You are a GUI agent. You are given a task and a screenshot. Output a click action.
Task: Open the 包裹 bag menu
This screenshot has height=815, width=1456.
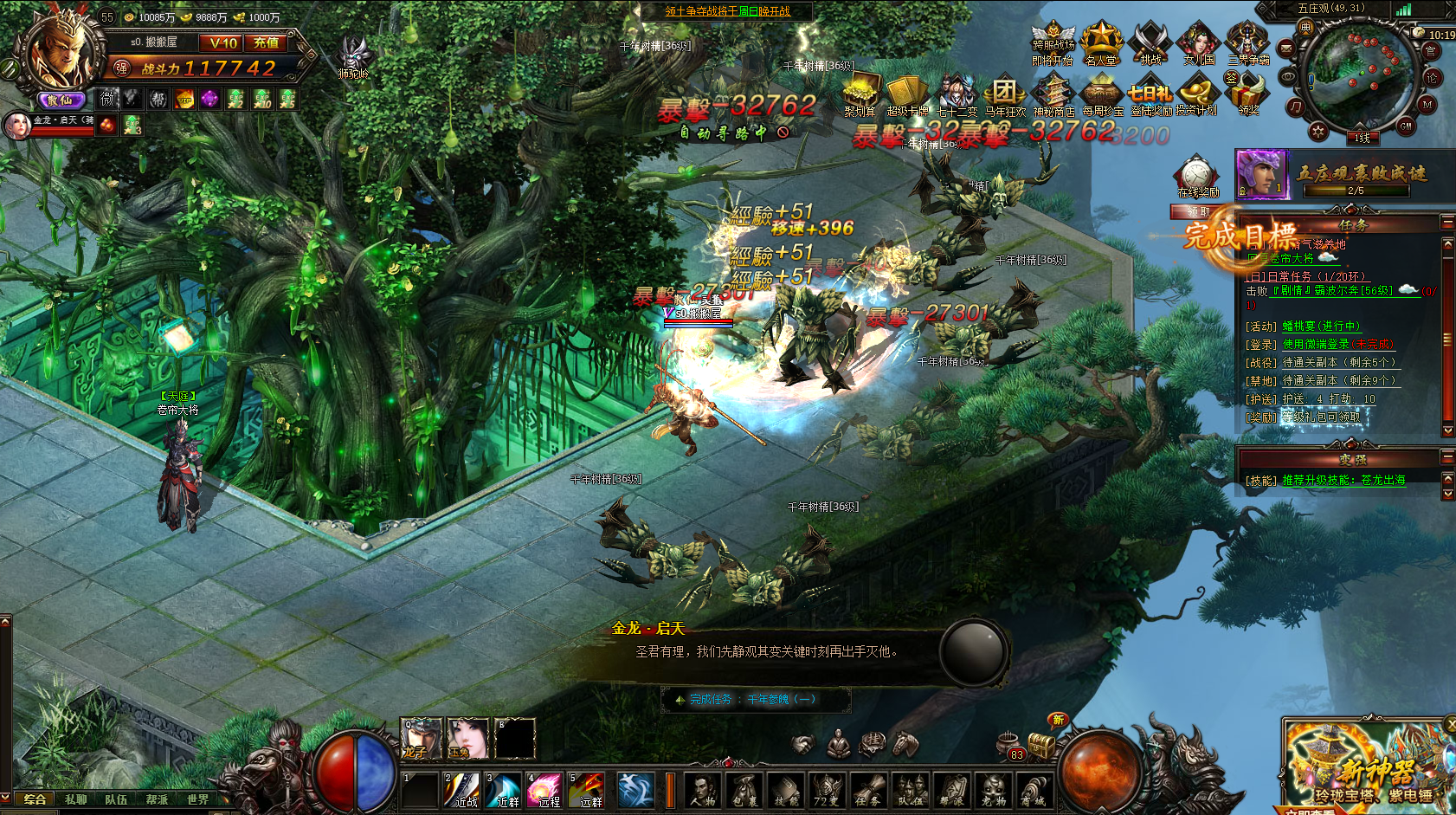point(744,790)
